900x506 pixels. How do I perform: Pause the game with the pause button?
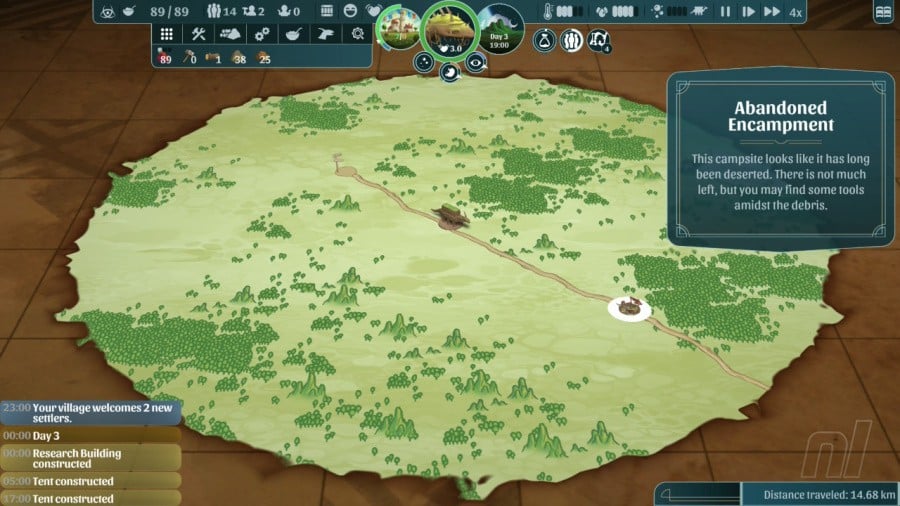pyautogui.click(x=725, y=12)
